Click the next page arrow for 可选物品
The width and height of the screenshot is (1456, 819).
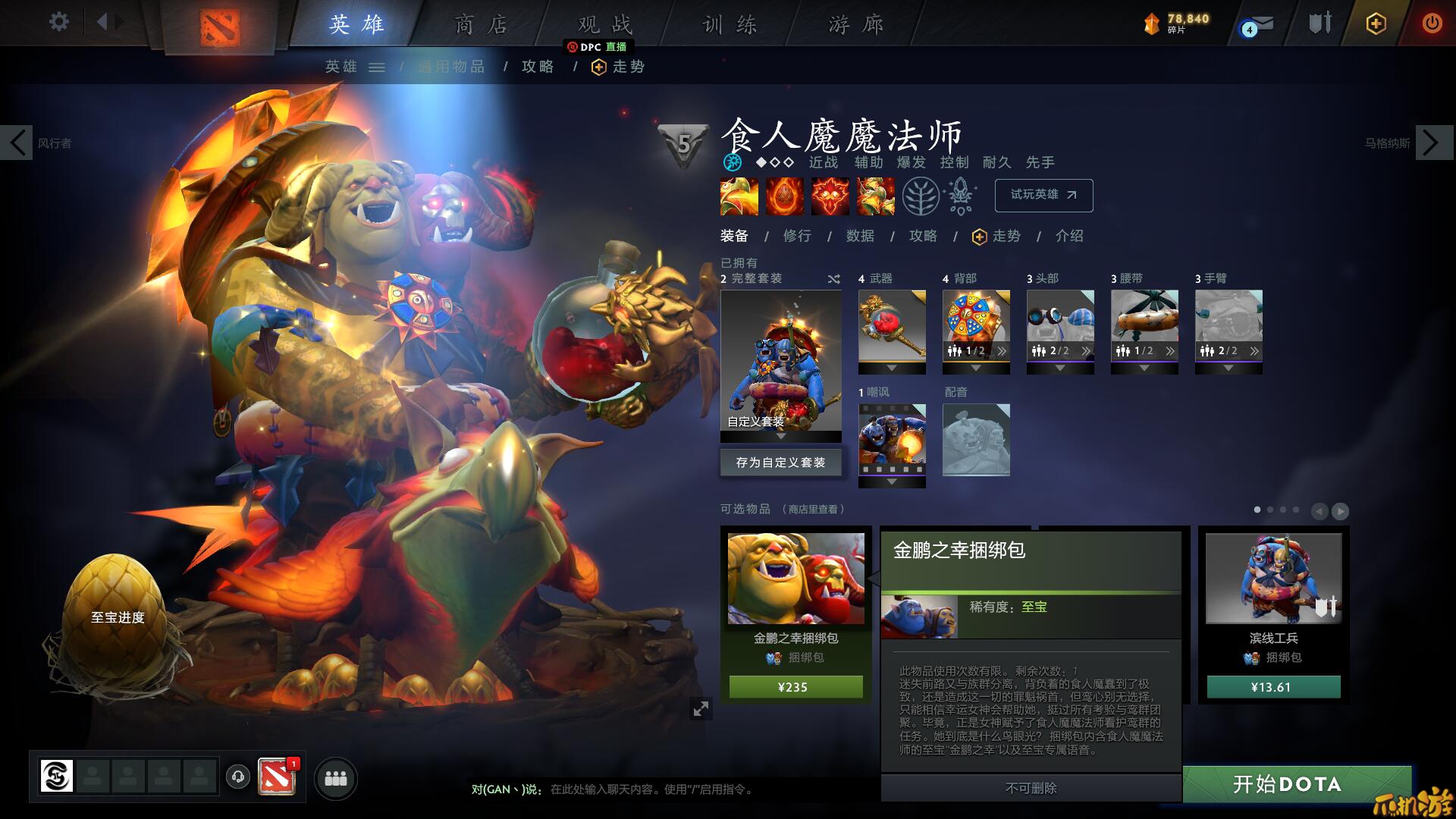pos(1339,510)
